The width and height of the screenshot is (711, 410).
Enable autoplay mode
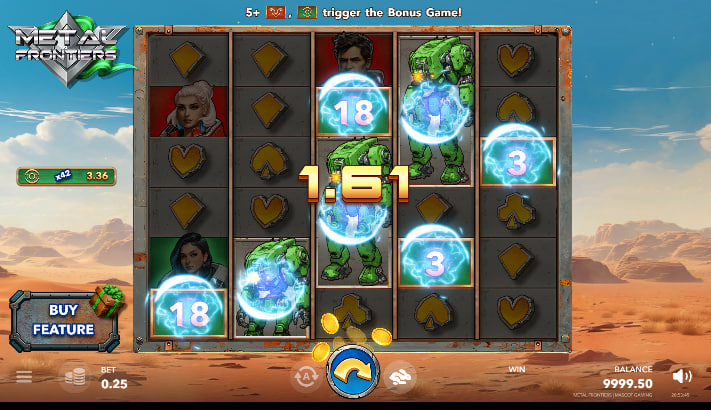(x=306, y=377)
